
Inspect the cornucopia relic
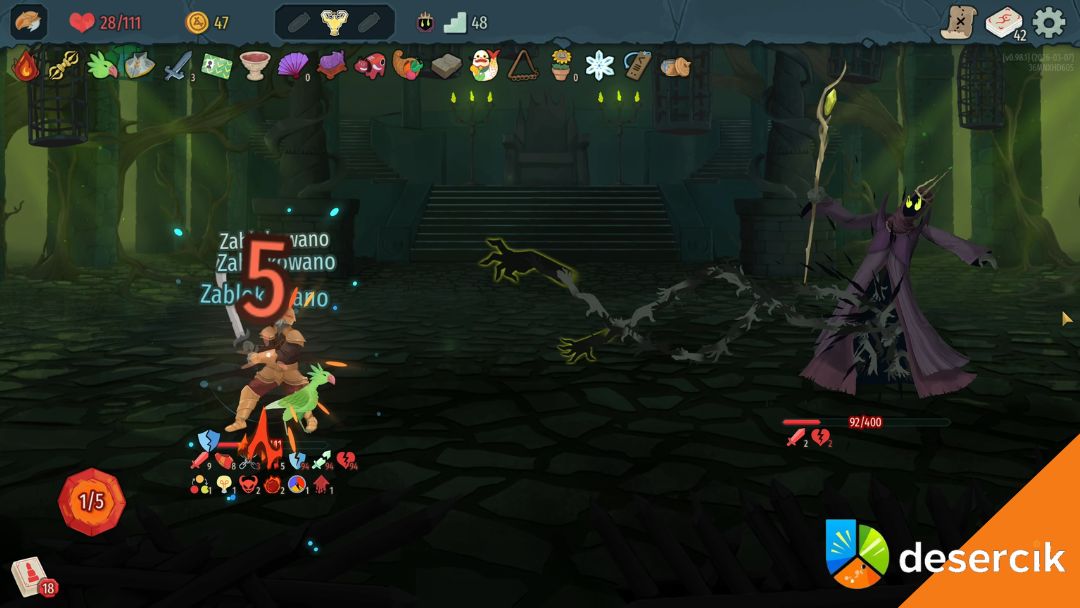(x=407, y=66)
